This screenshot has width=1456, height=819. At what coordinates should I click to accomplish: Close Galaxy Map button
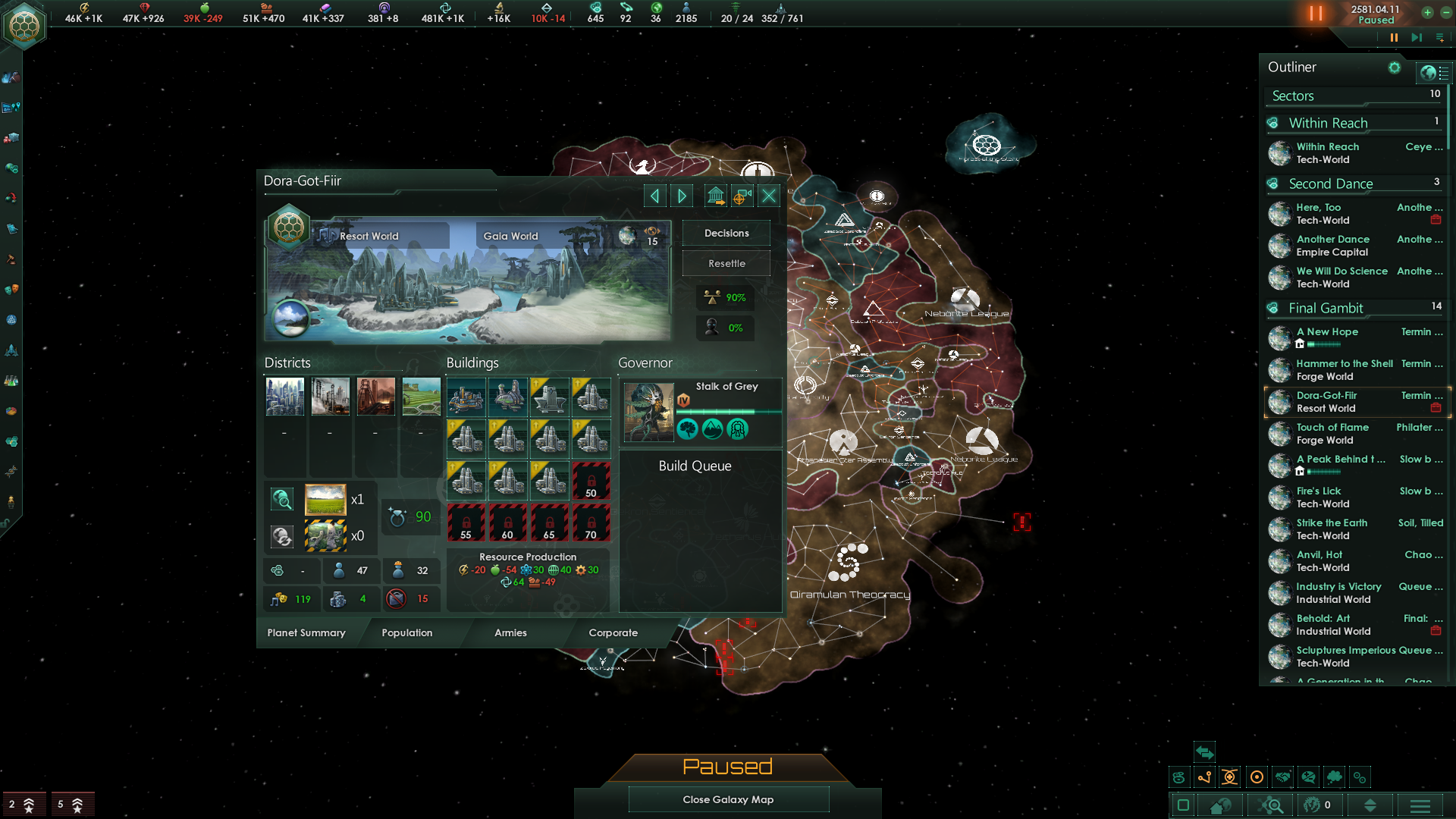[x=728, y=799]
